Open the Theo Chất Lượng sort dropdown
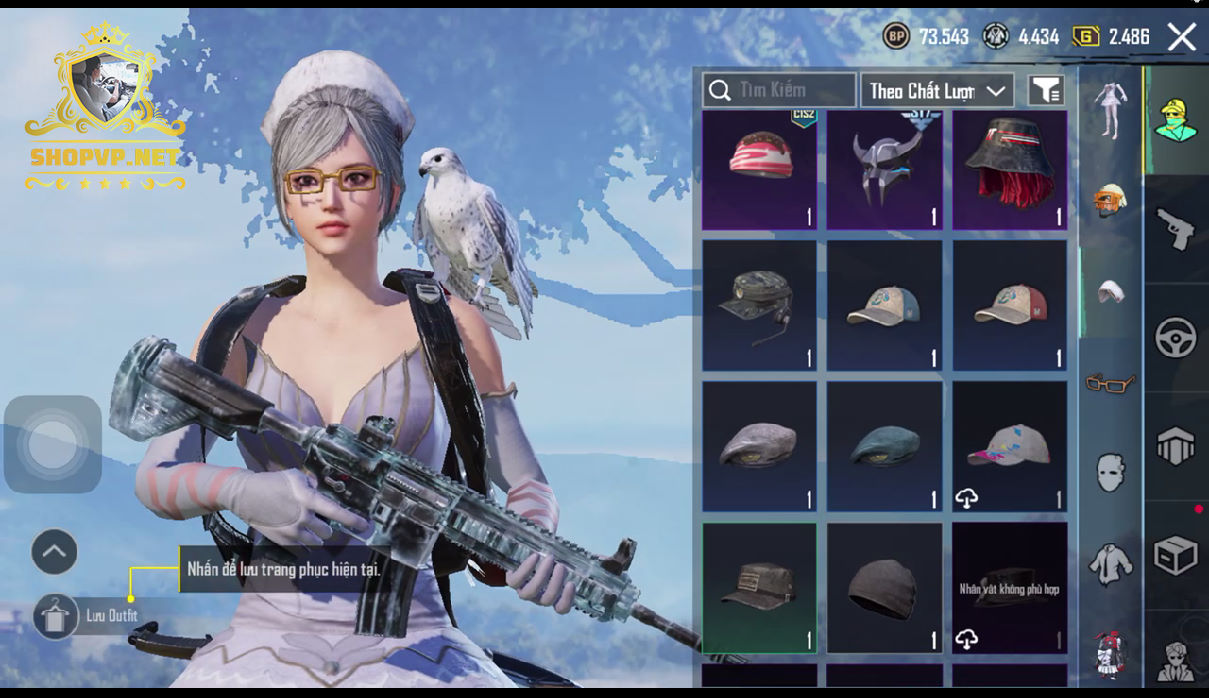Screen dimensions: 1209x698 click(x=937, y=91)
